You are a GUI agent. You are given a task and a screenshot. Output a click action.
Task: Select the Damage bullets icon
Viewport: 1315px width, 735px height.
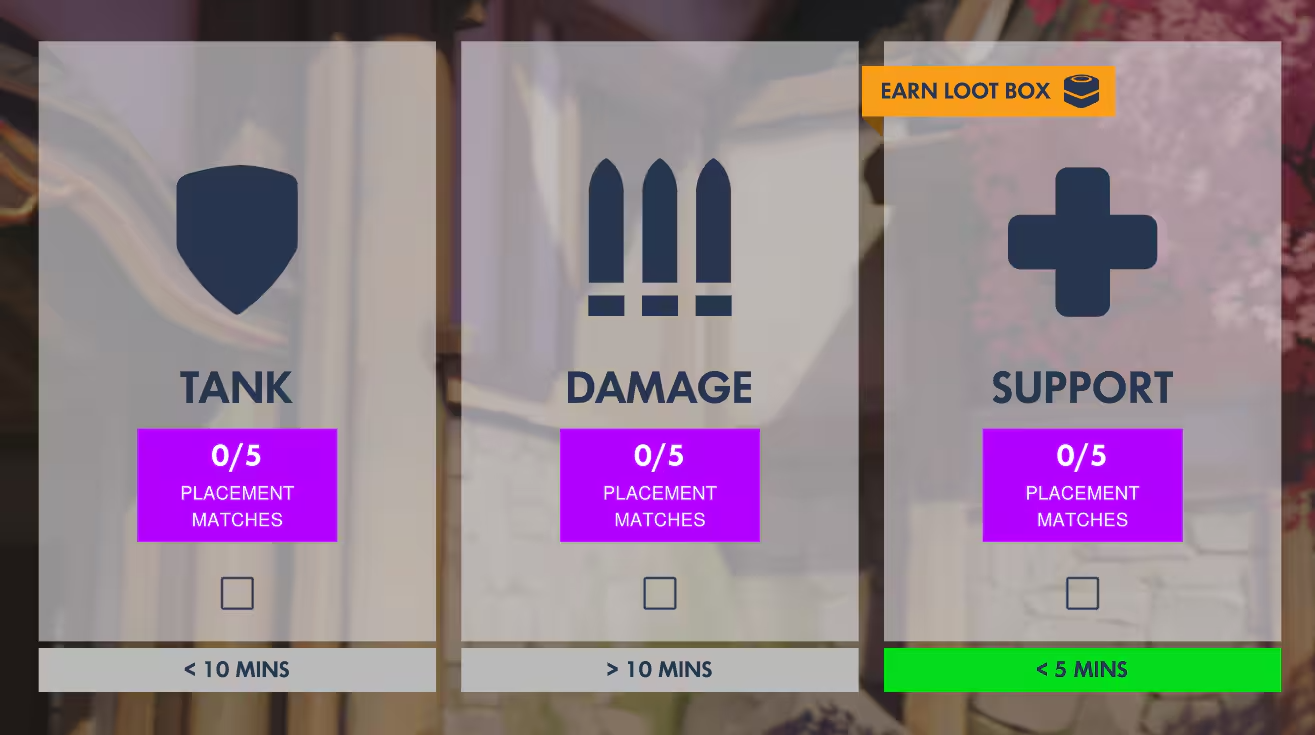(x=659, y=237)
